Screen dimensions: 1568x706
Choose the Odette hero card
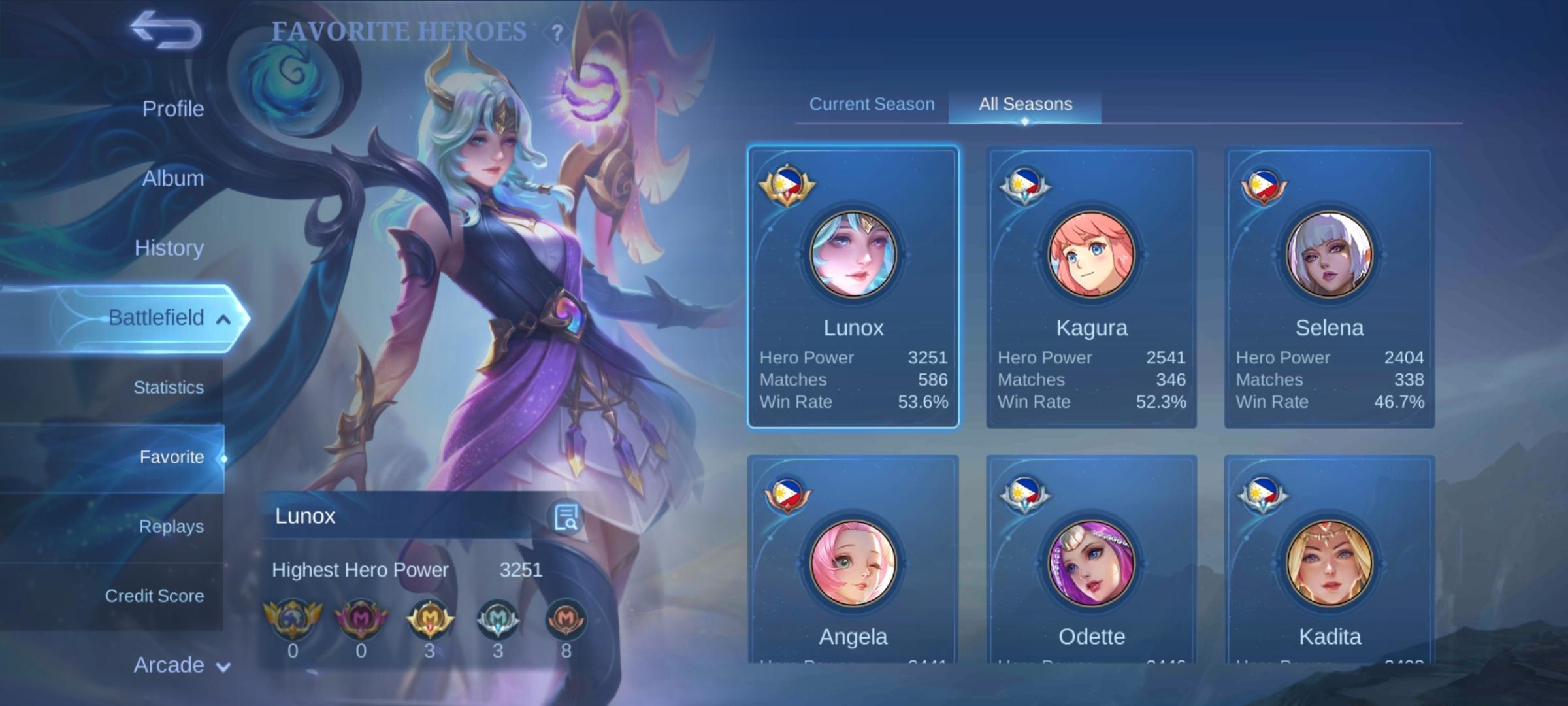tap(1091, 562)
